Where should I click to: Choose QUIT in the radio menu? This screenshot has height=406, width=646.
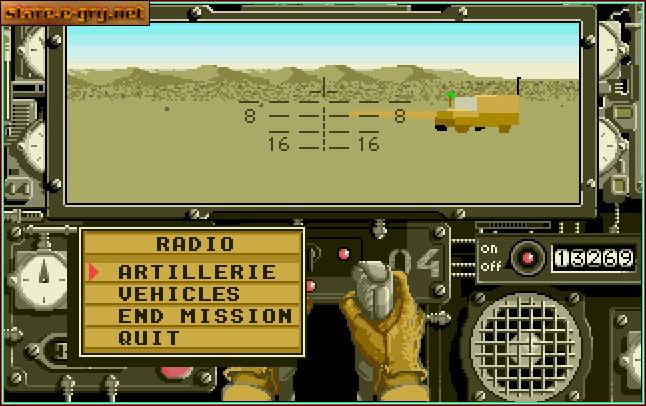coord(149,338)
